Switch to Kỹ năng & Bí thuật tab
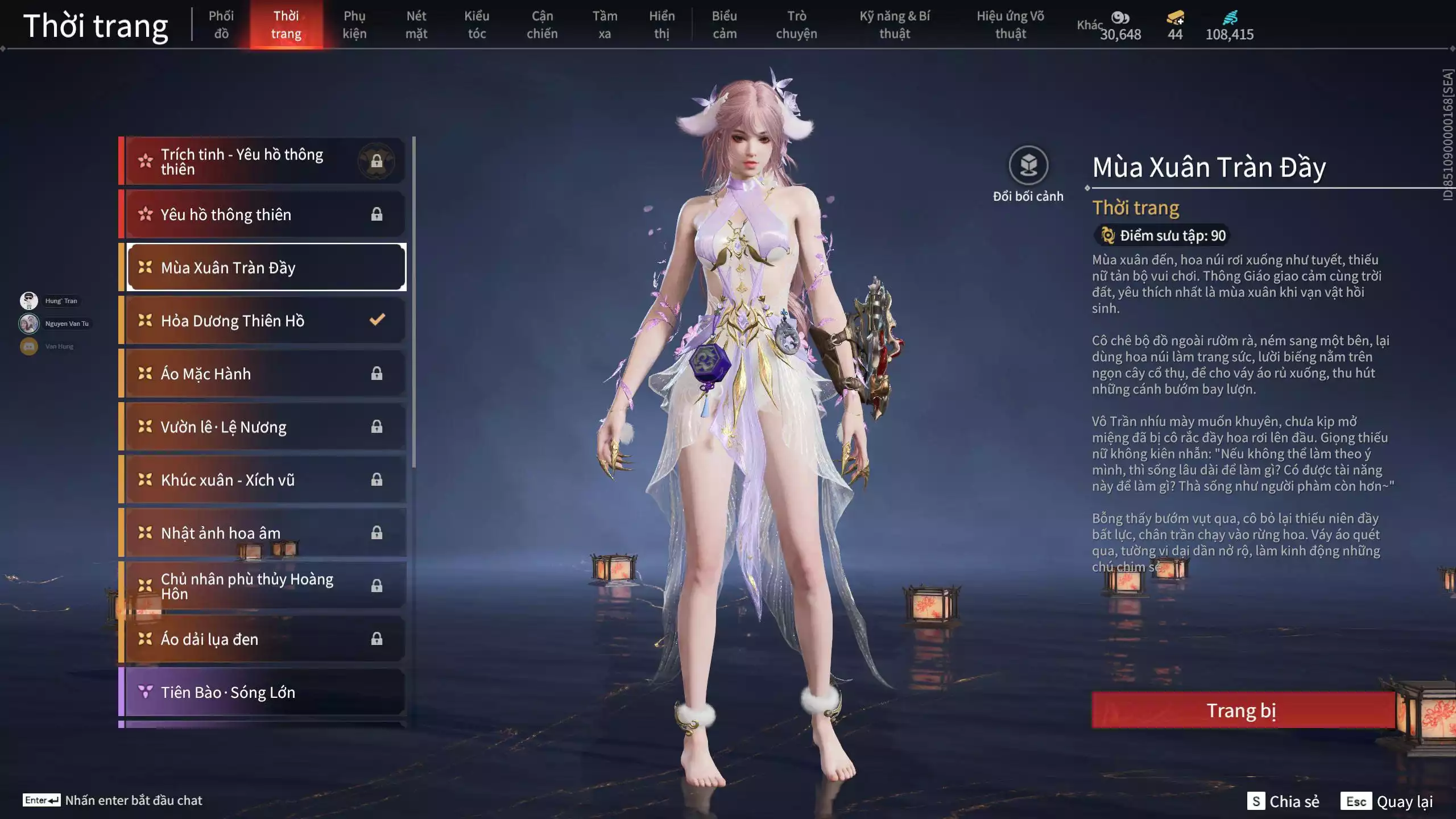The width and height of the screenshot is (1456, 819). (x=895, y=25)
